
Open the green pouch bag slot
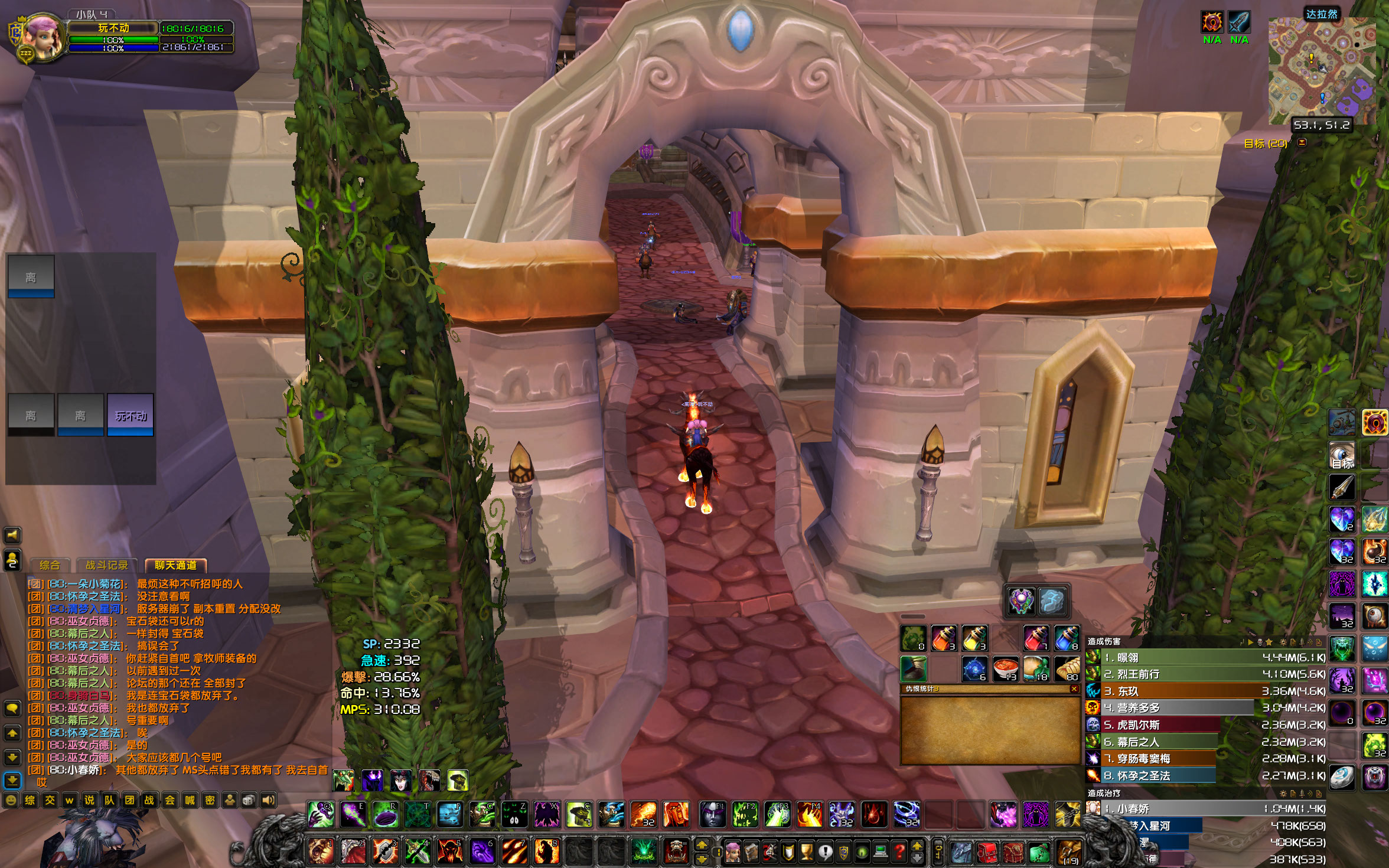coord(1041,853)
